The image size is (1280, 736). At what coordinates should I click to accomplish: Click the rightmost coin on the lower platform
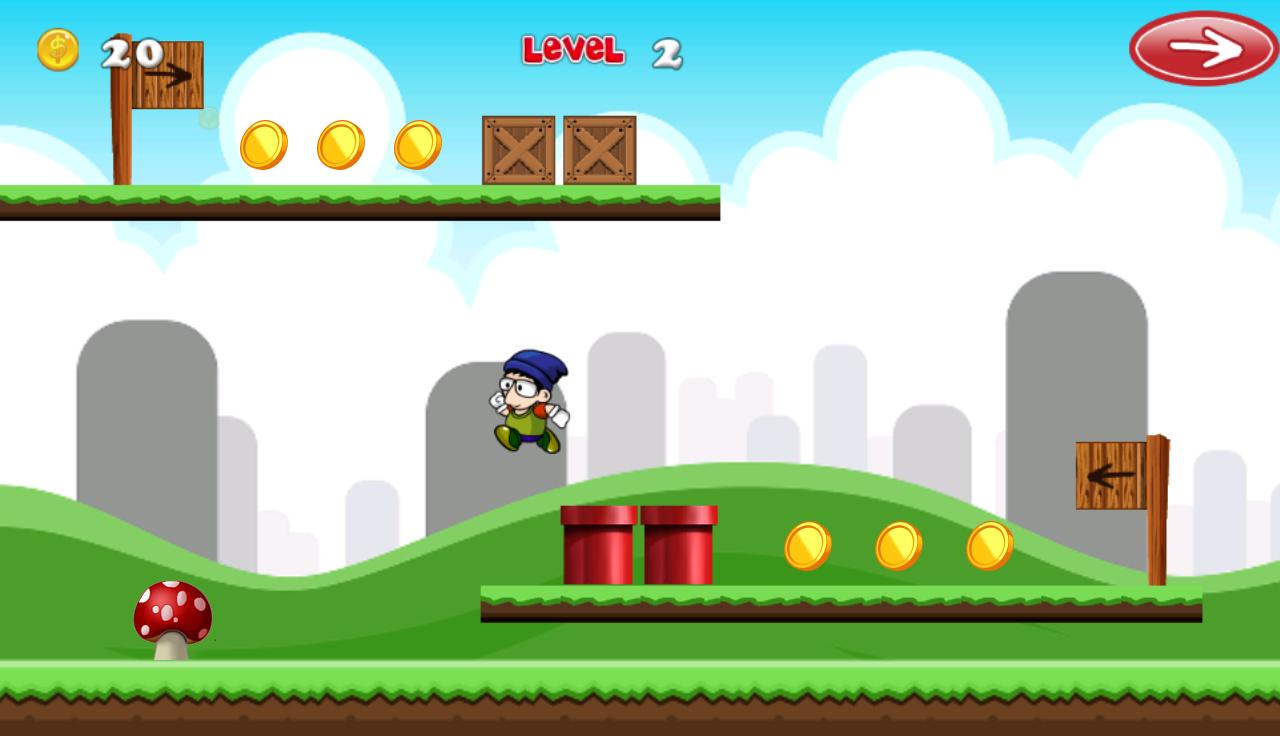tap(989, 545)
